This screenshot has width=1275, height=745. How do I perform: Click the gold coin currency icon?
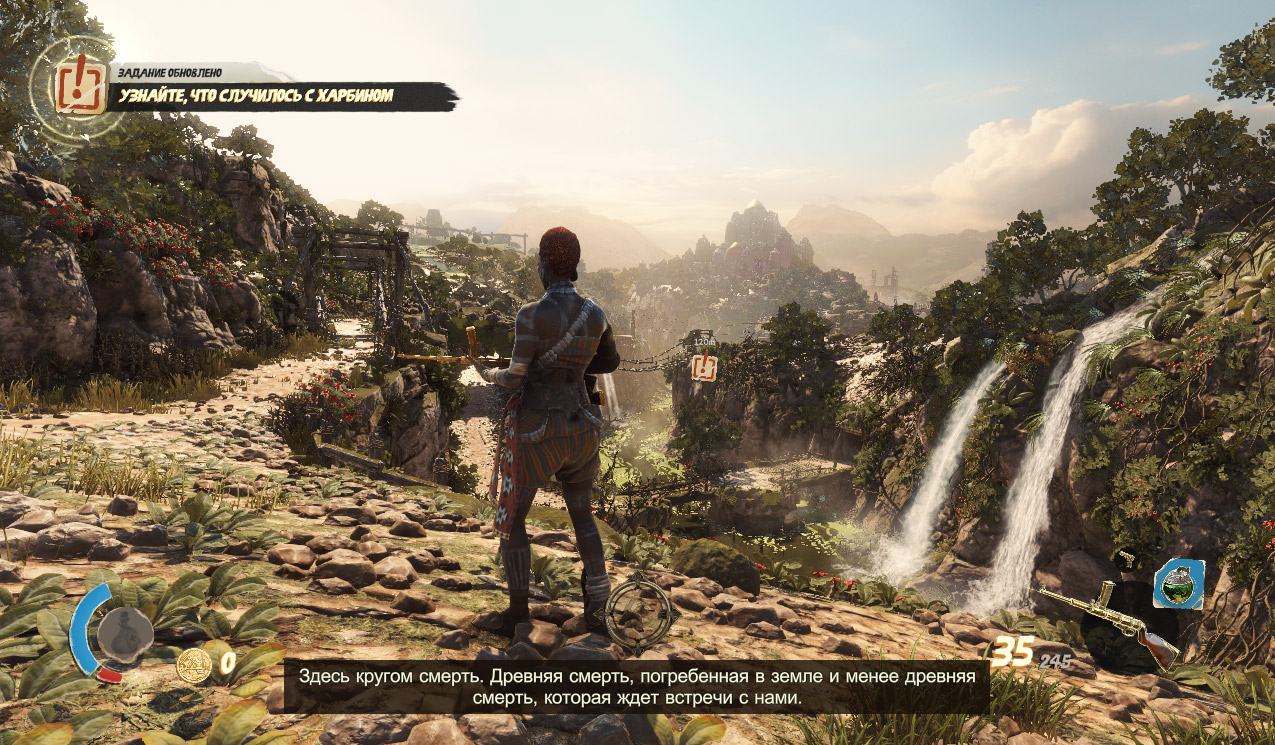[193, 664]
